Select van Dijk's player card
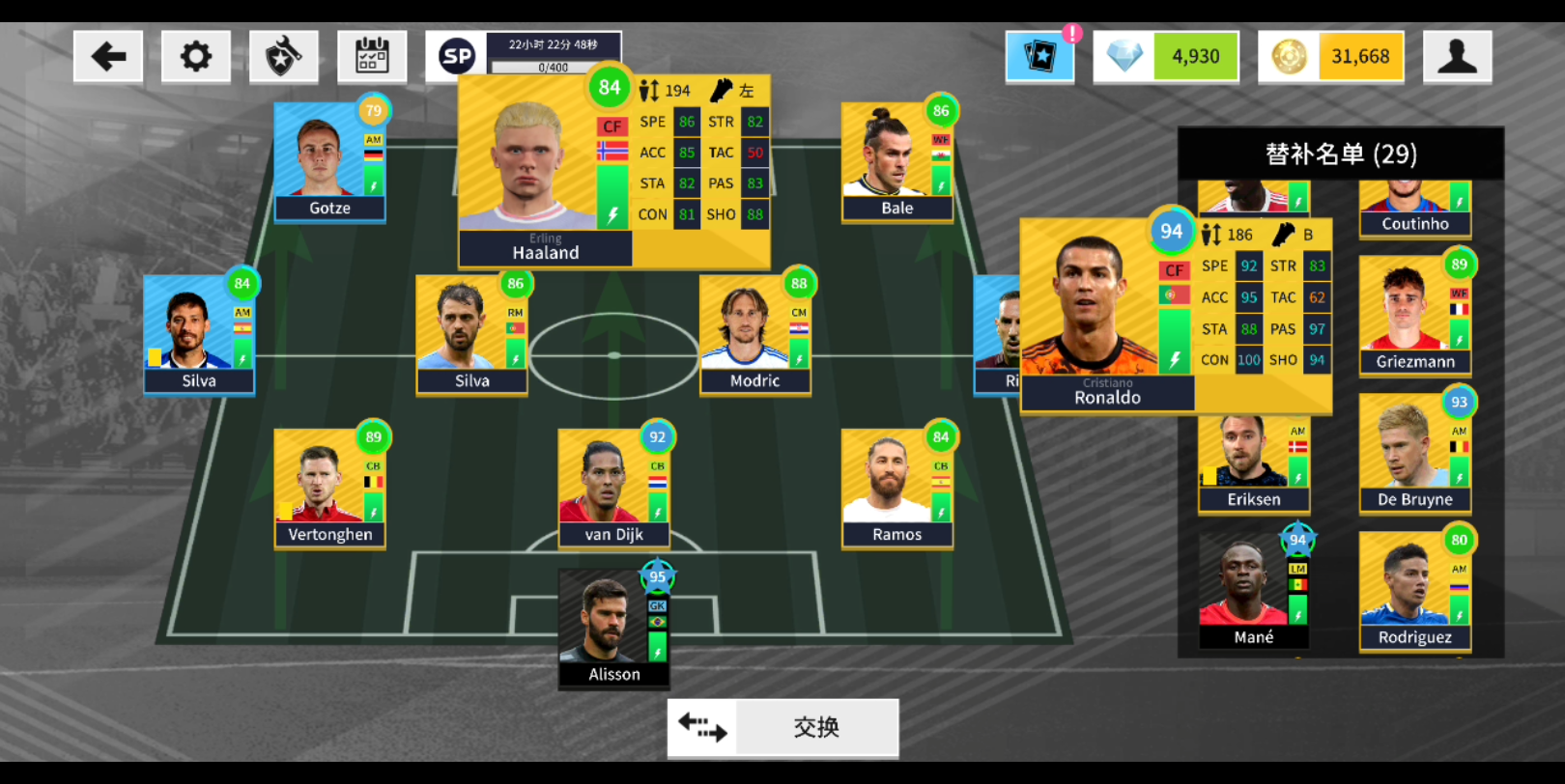1565x784 pixels. pos(613,489)
